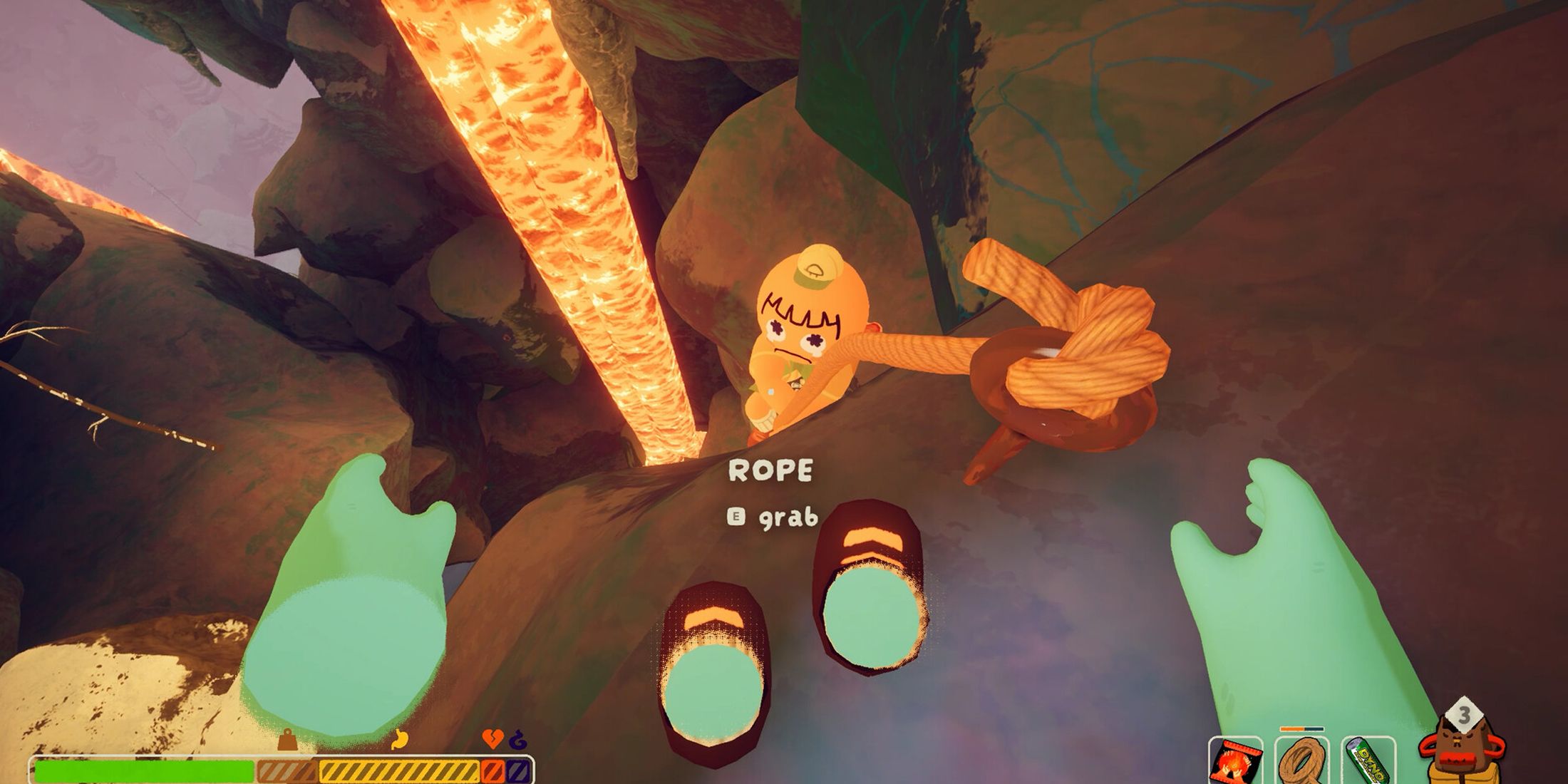Click the weight icon above the stamina bar
This screenshot has height=784, width=1568.
point(287,738)
